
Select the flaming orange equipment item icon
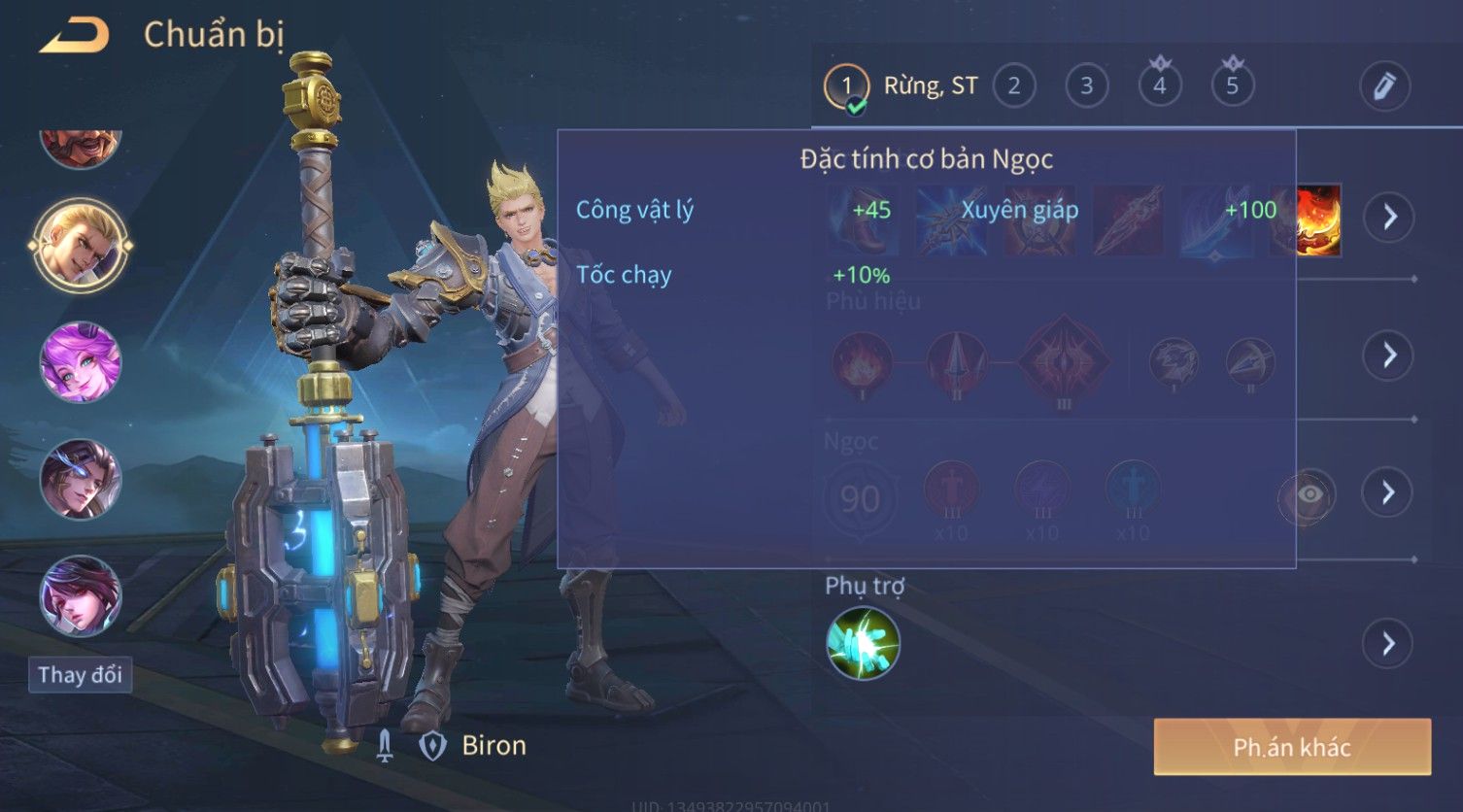(1308, 220)
